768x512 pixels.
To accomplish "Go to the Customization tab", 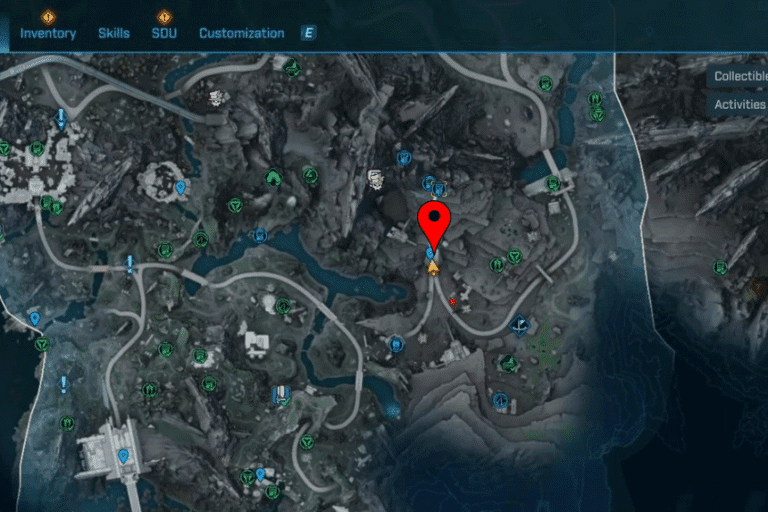I will [241, 33].
